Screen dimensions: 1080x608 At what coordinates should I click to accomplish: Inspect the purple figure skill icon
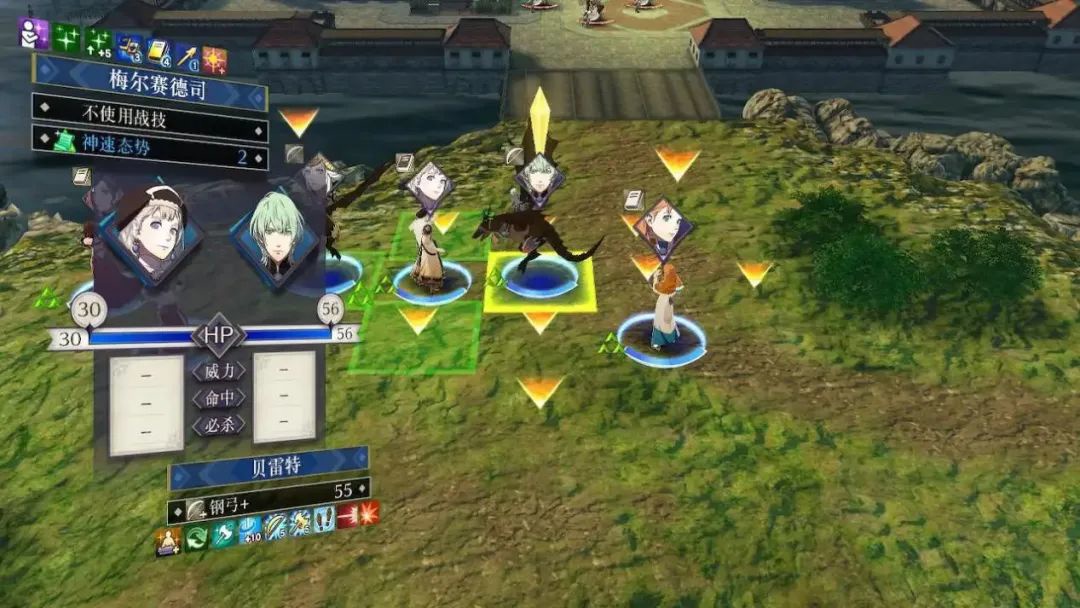coord(34,34)
